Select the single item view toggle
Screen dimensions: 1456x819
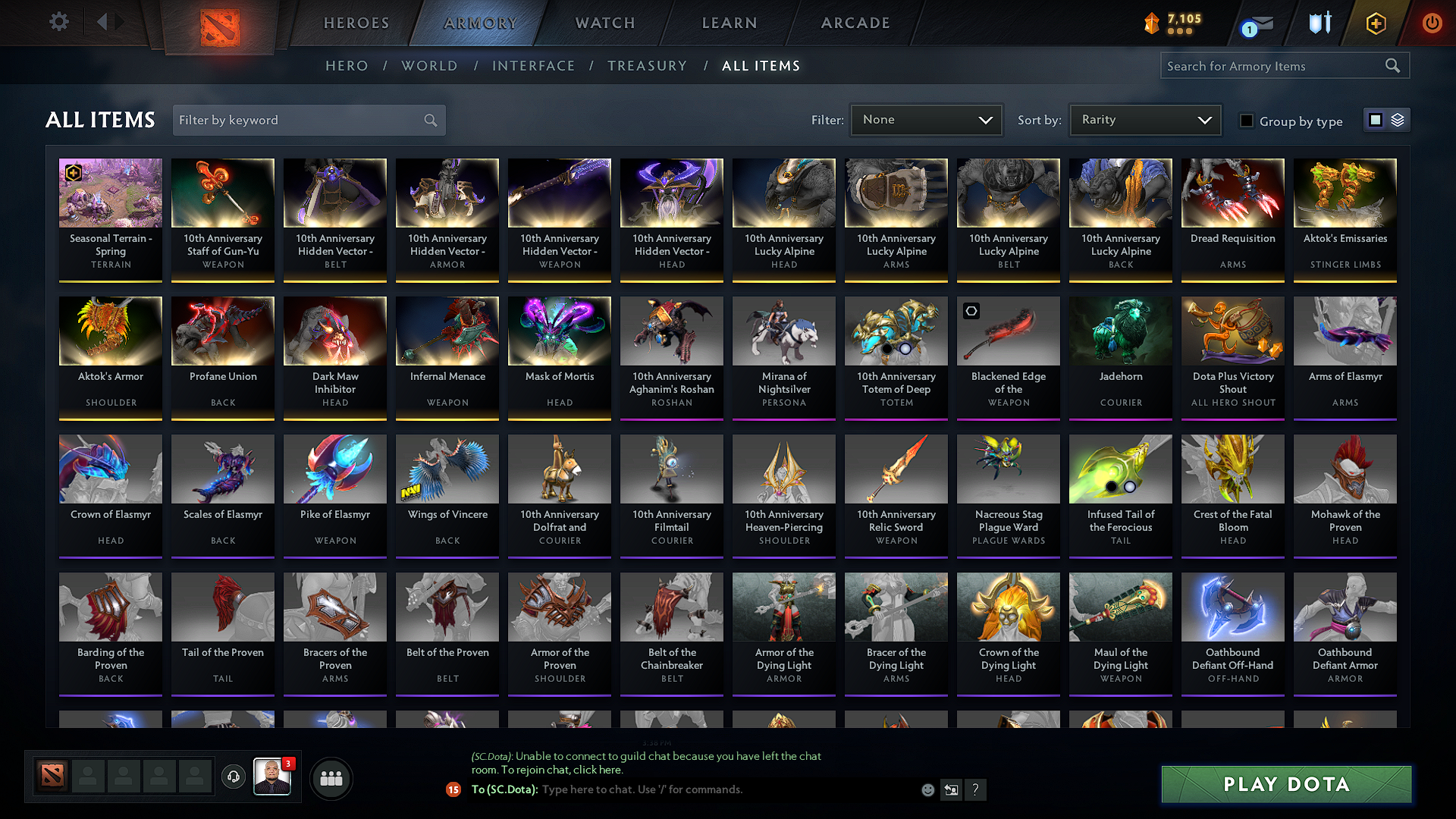click(1377, 119)
